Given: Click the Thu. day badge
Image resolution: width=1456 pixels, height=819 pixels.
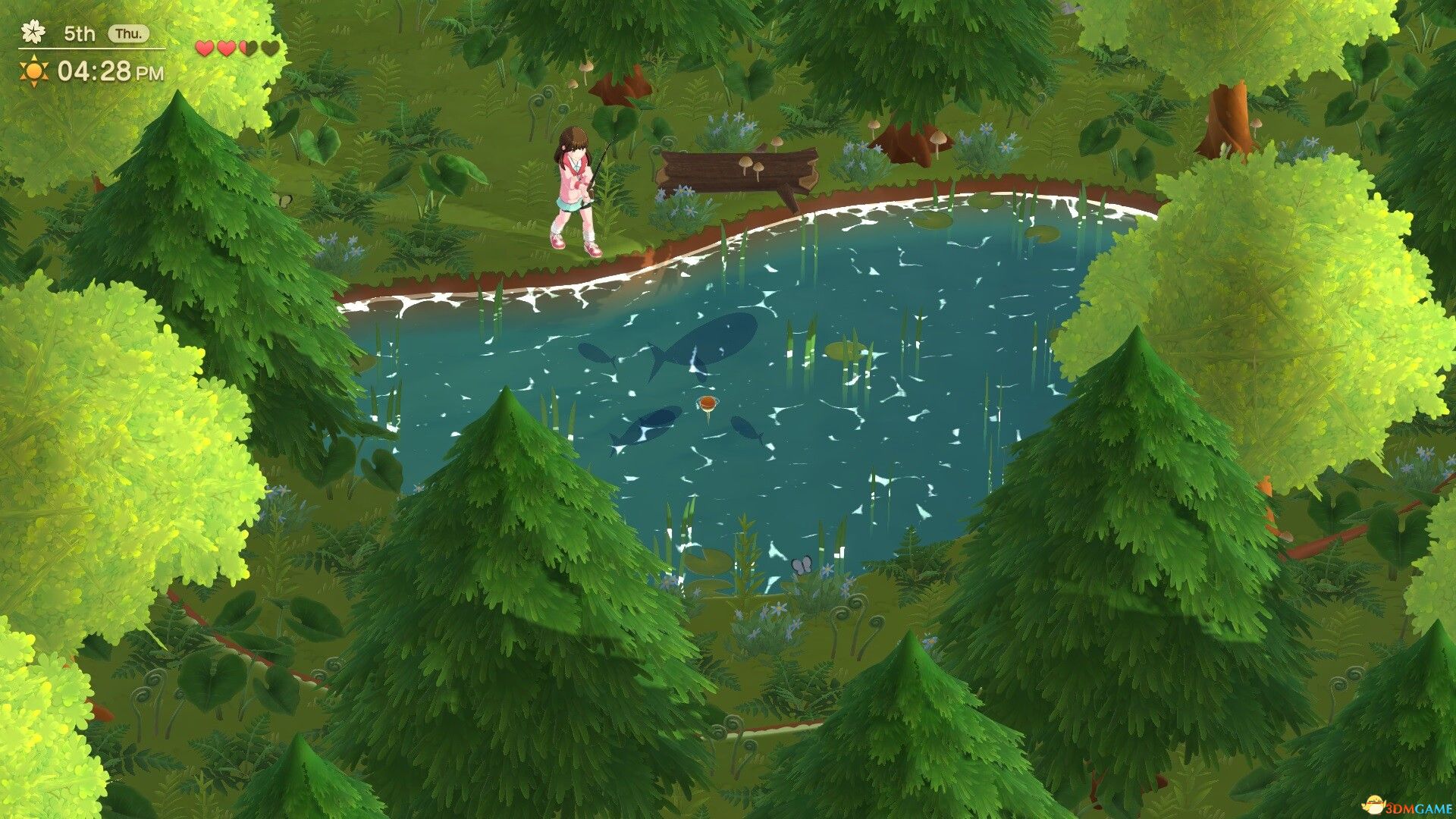Looking at the screenshot, I should [x=129, y=33].
